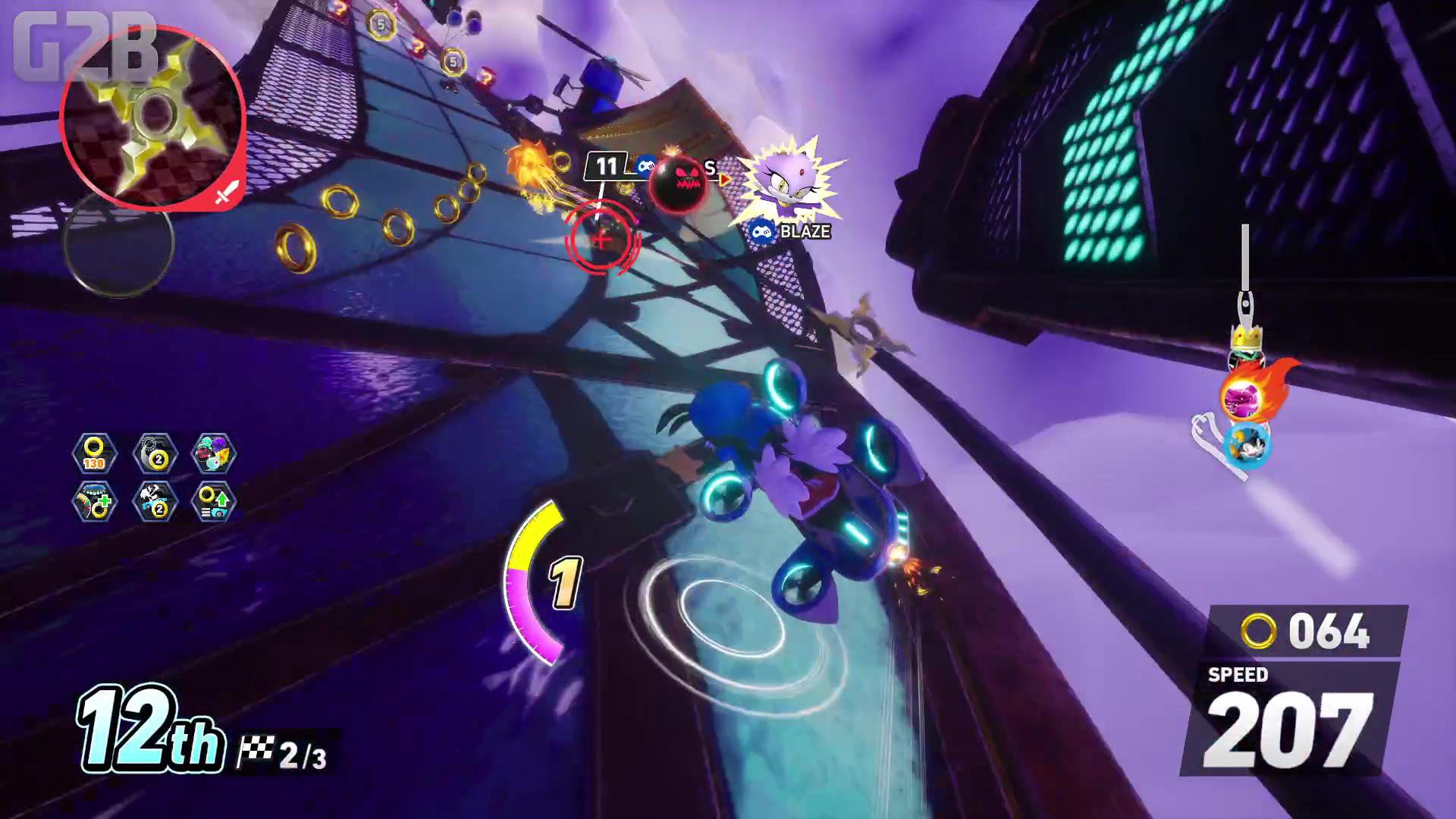Click the empty second item slot circle

118,243
